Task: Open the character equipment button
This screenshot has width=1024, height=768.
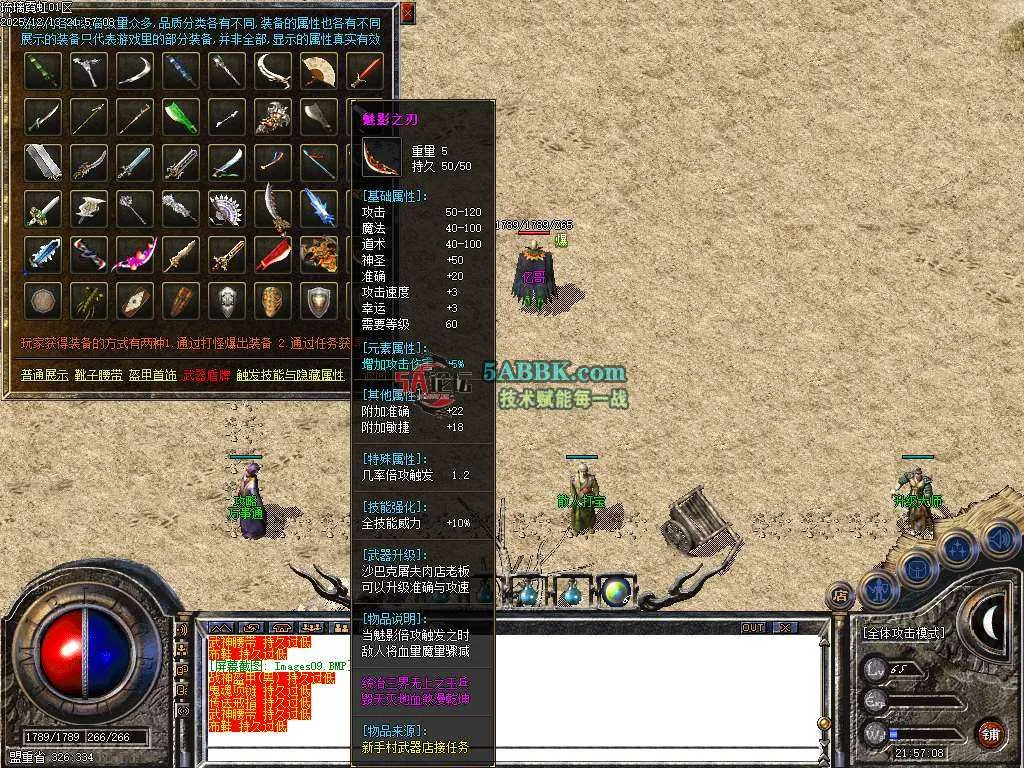Action: (x=877, y=590)
